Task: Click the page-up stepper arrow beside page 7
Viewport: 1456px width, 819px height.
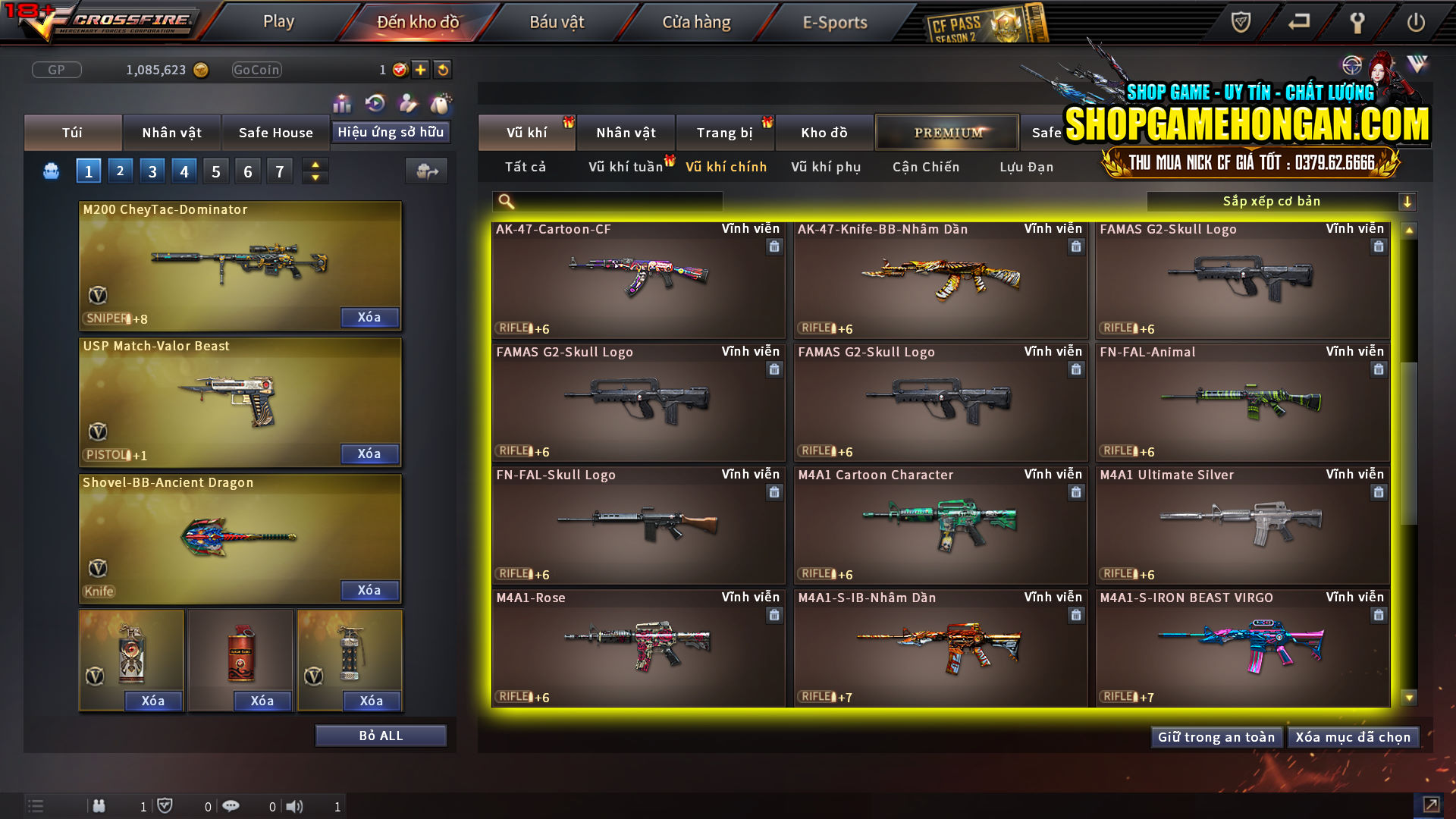Action: (x=314, y=165)
